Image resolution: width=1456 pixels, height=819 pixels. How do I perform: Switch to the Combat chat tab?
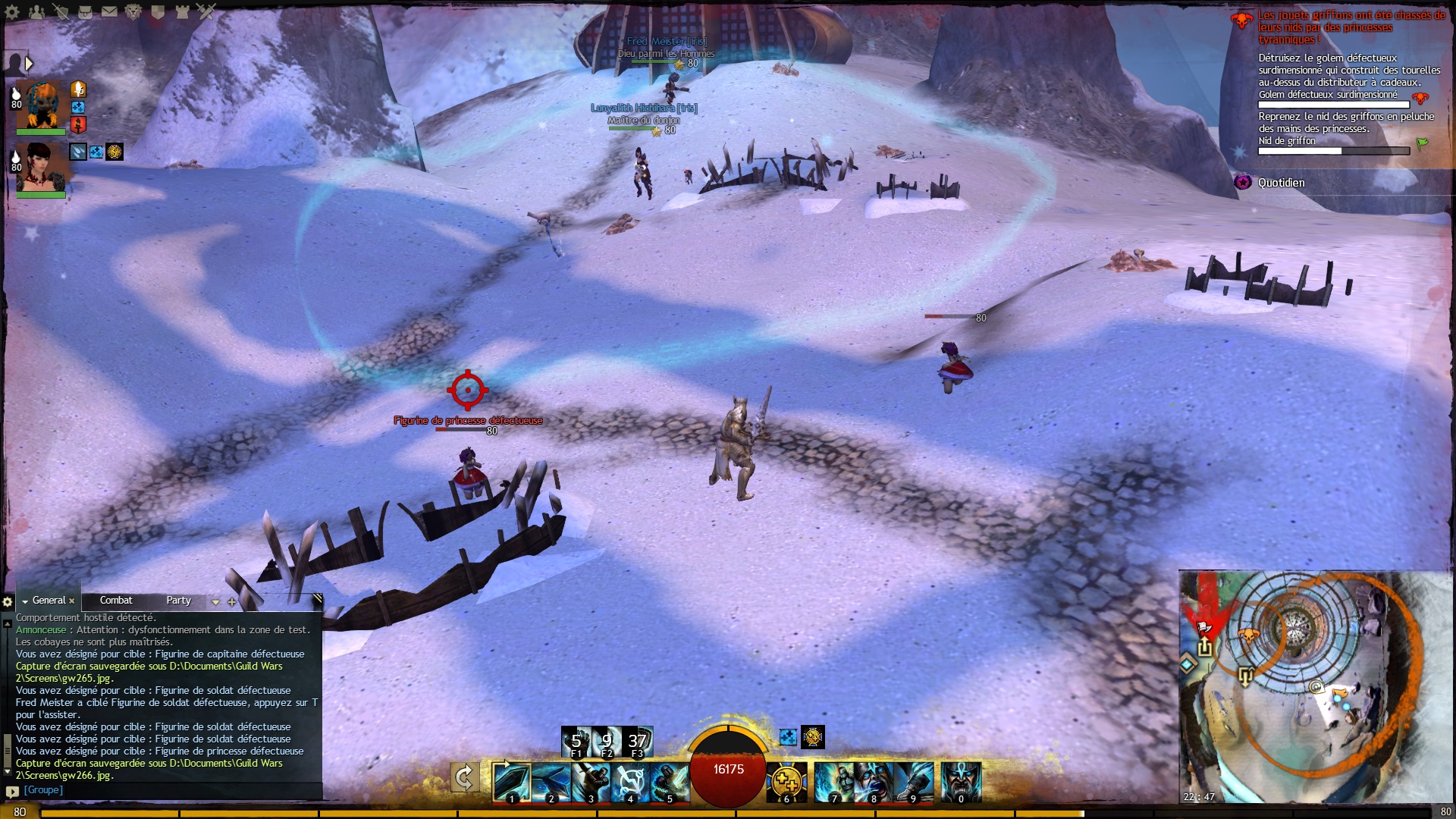click(116, 601)
